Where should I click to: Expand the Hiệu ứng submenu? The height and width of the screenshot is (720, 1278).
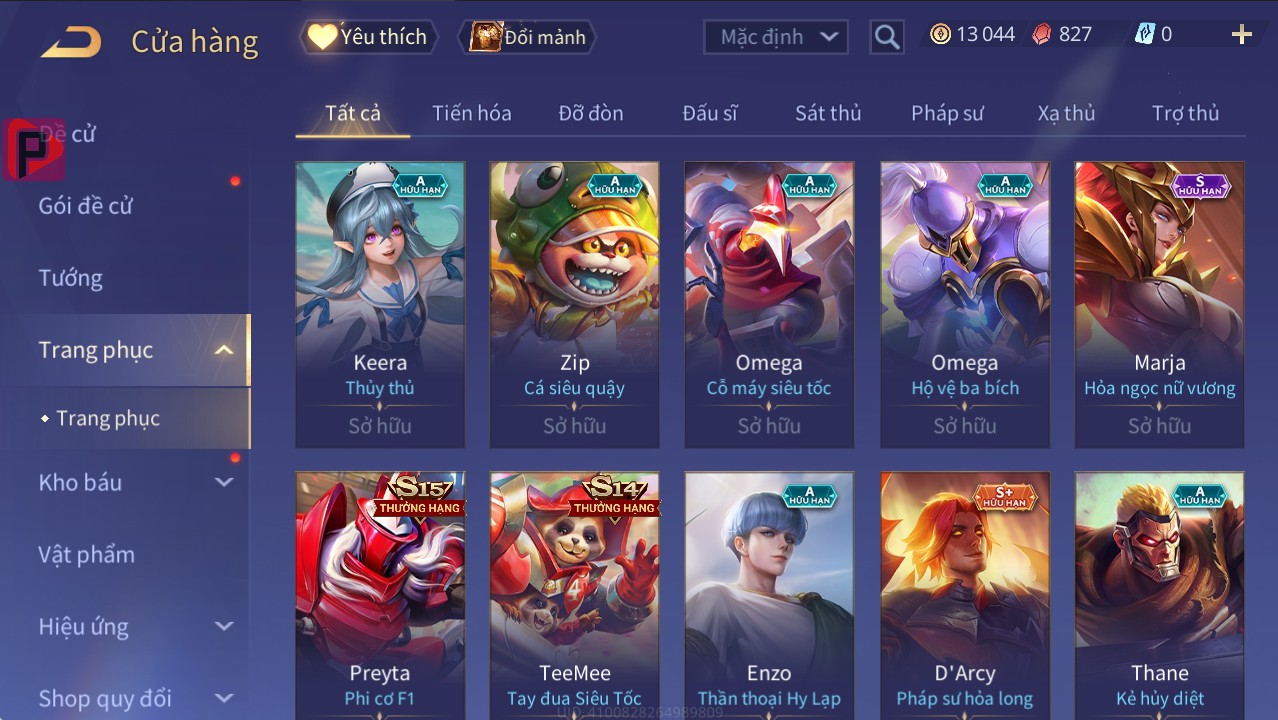[x=135, y=627]
